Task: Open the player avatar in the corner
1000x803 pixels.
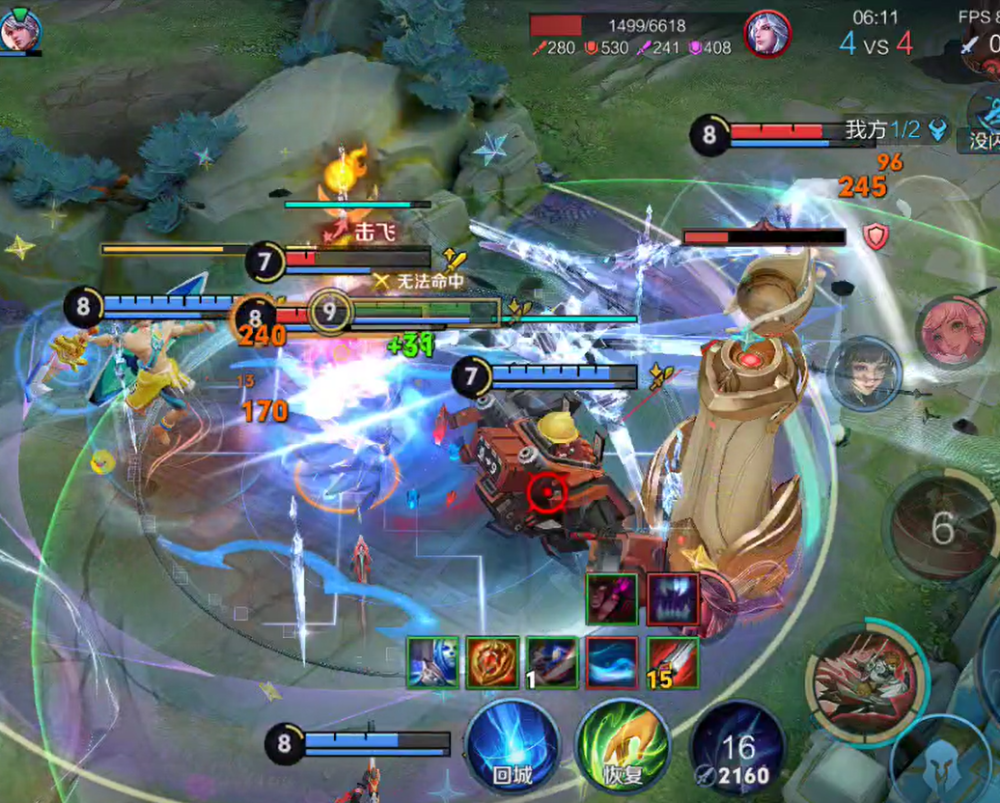Action: 20,30
